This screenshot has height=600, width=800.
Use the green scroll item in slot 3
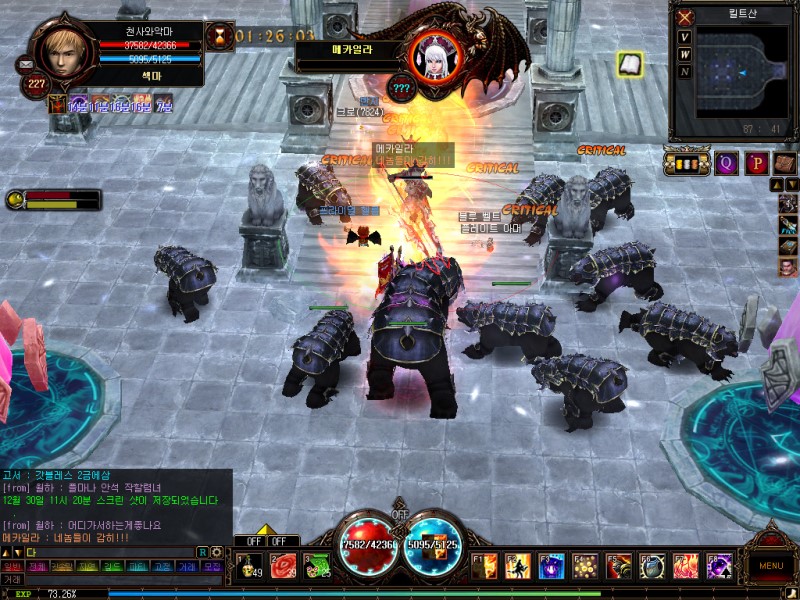(318, 566)
